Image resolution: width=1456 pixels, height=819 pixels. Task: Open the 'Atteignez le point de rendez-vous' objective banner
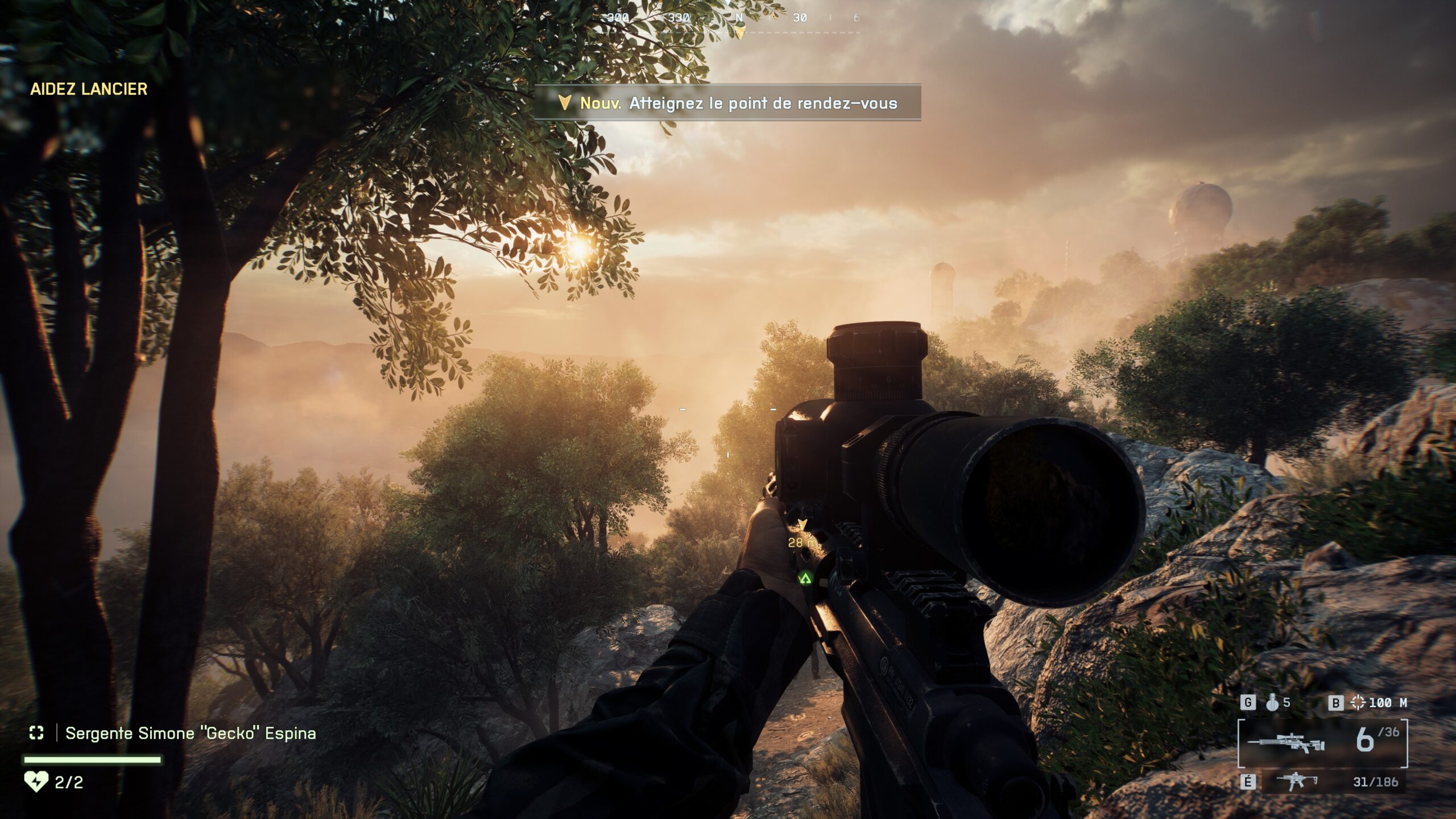coord(727,103)
